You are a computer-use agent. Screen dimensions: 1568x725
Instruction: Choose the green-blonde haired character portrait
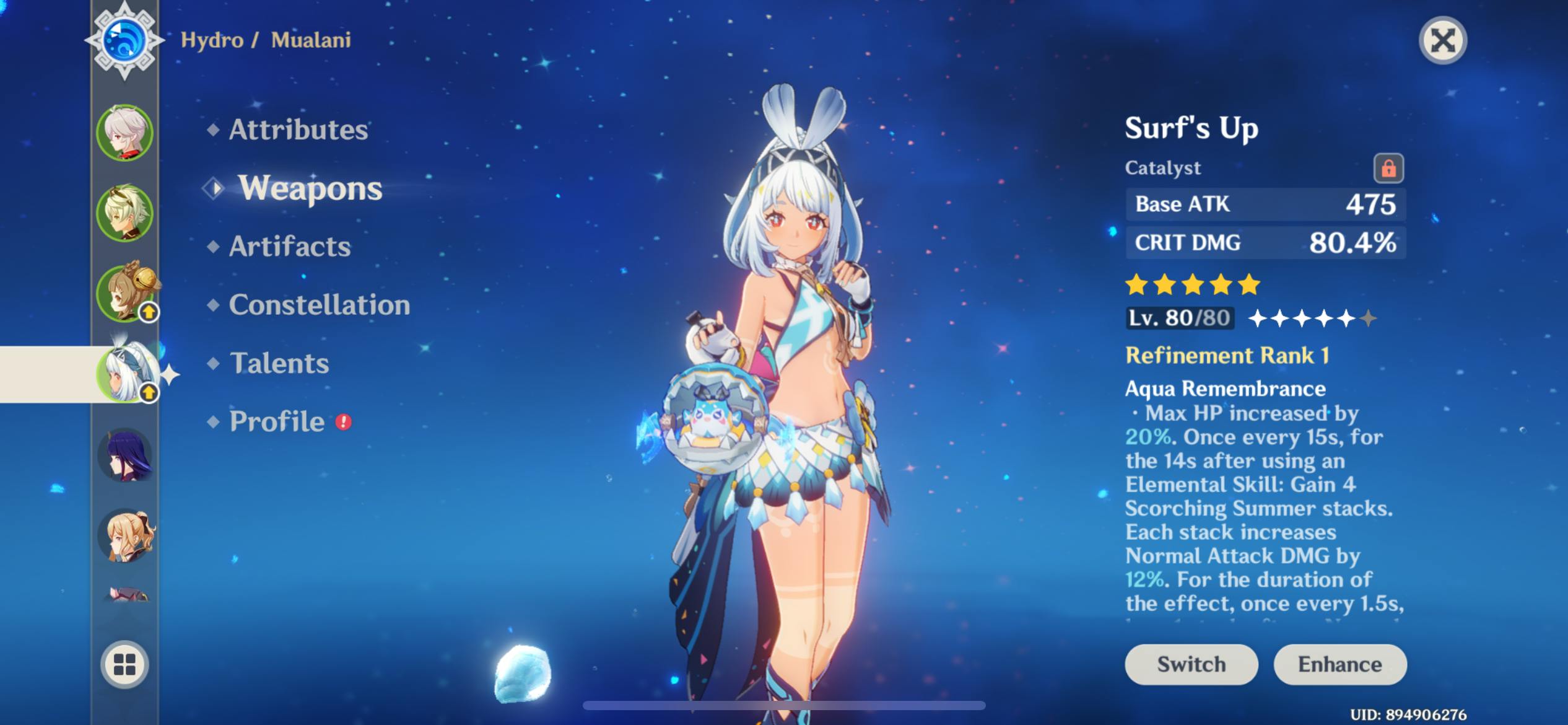124,213
